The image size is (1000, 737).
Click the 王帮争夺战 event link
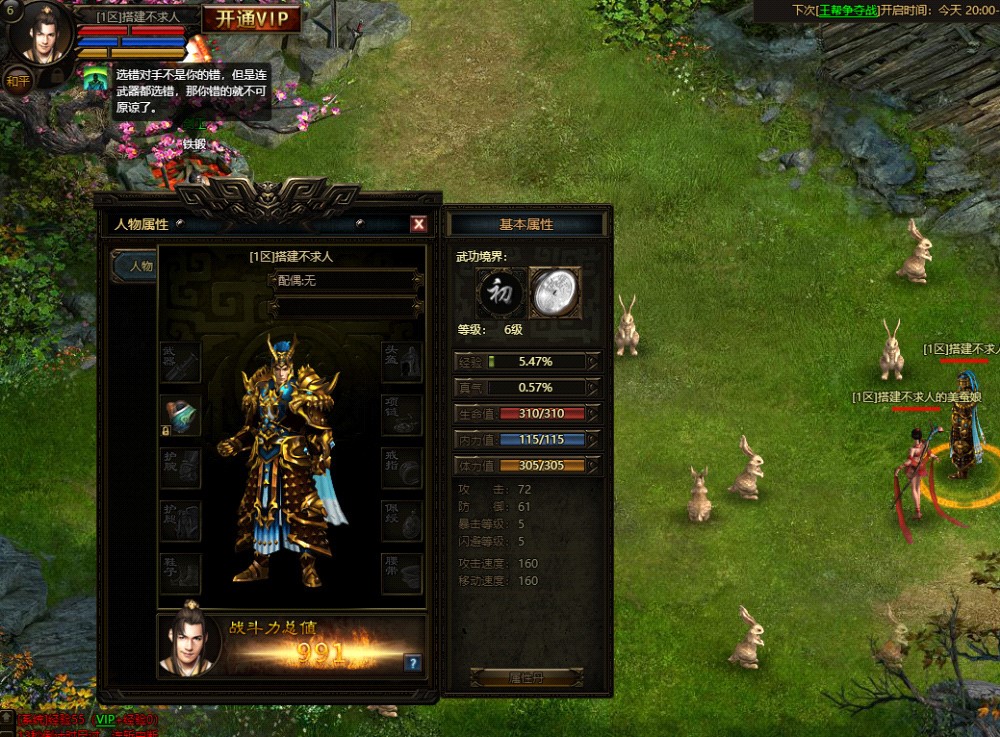[846, 10]
